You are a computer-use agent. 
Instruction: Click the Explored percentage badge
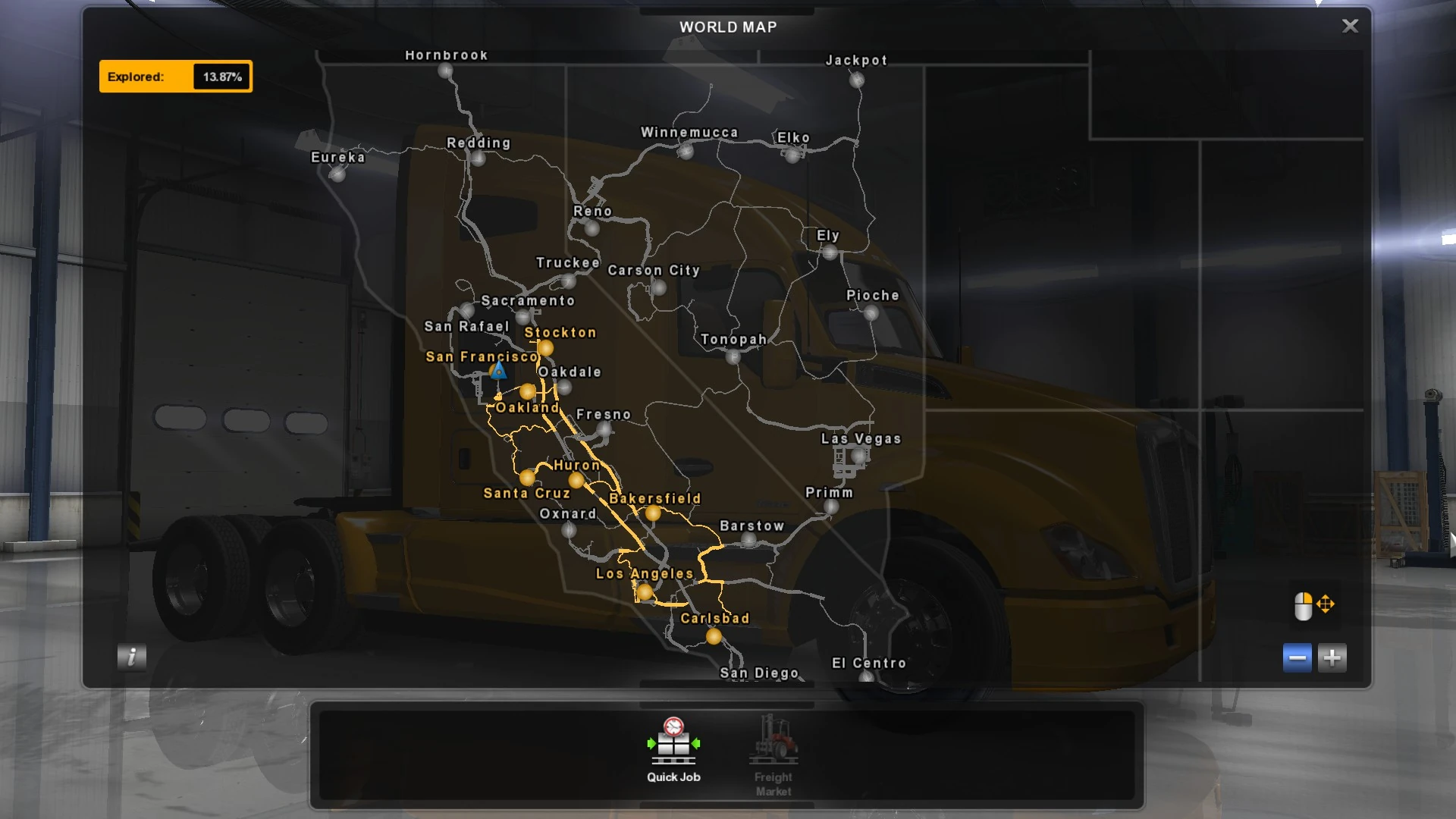(x=176, y=76)
